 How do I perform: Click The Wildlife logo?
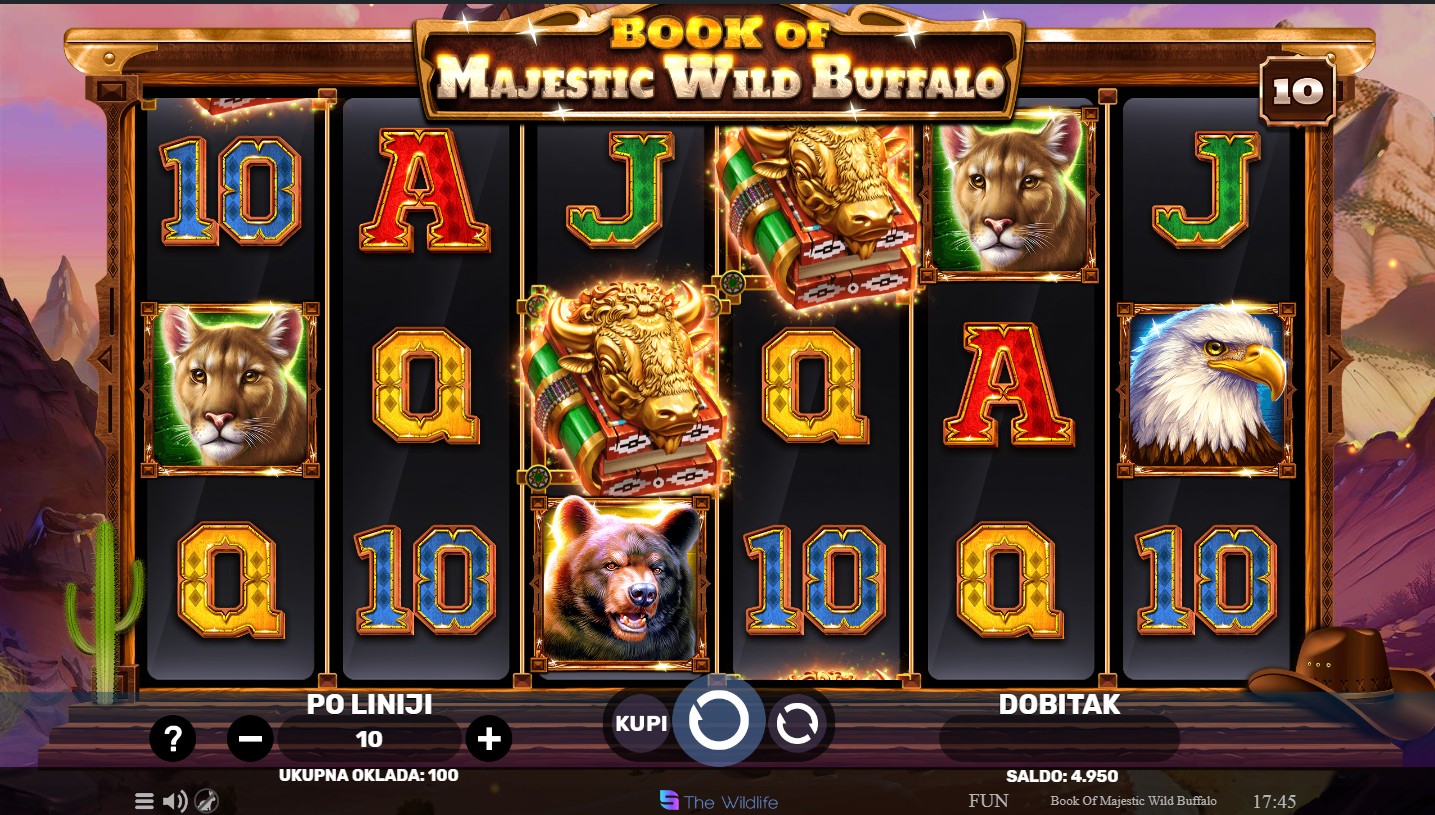point(718,801)
